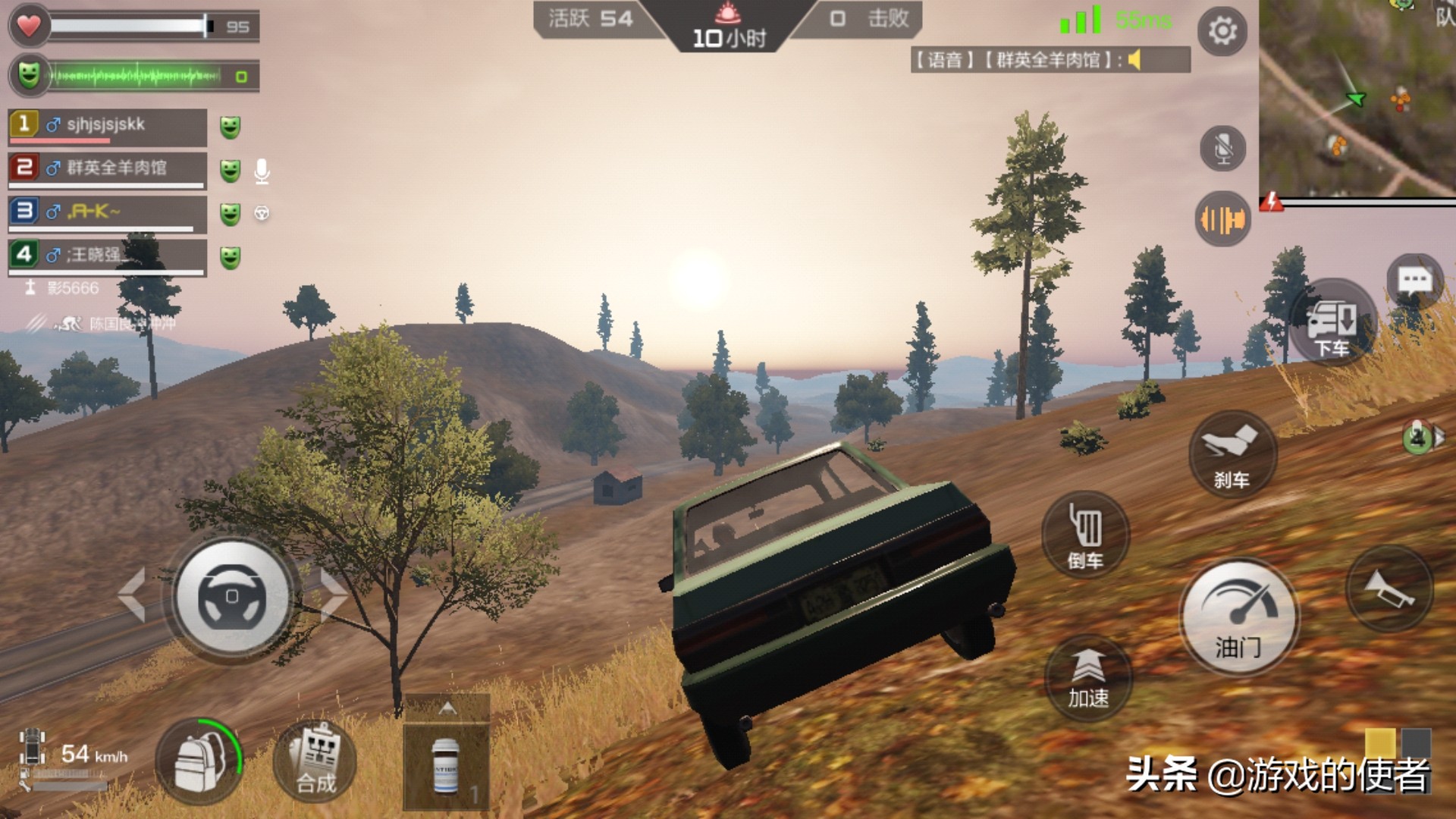Steer left with the left arrow
This screenshot has width=1456, height=819.
(x=132, y=595)
